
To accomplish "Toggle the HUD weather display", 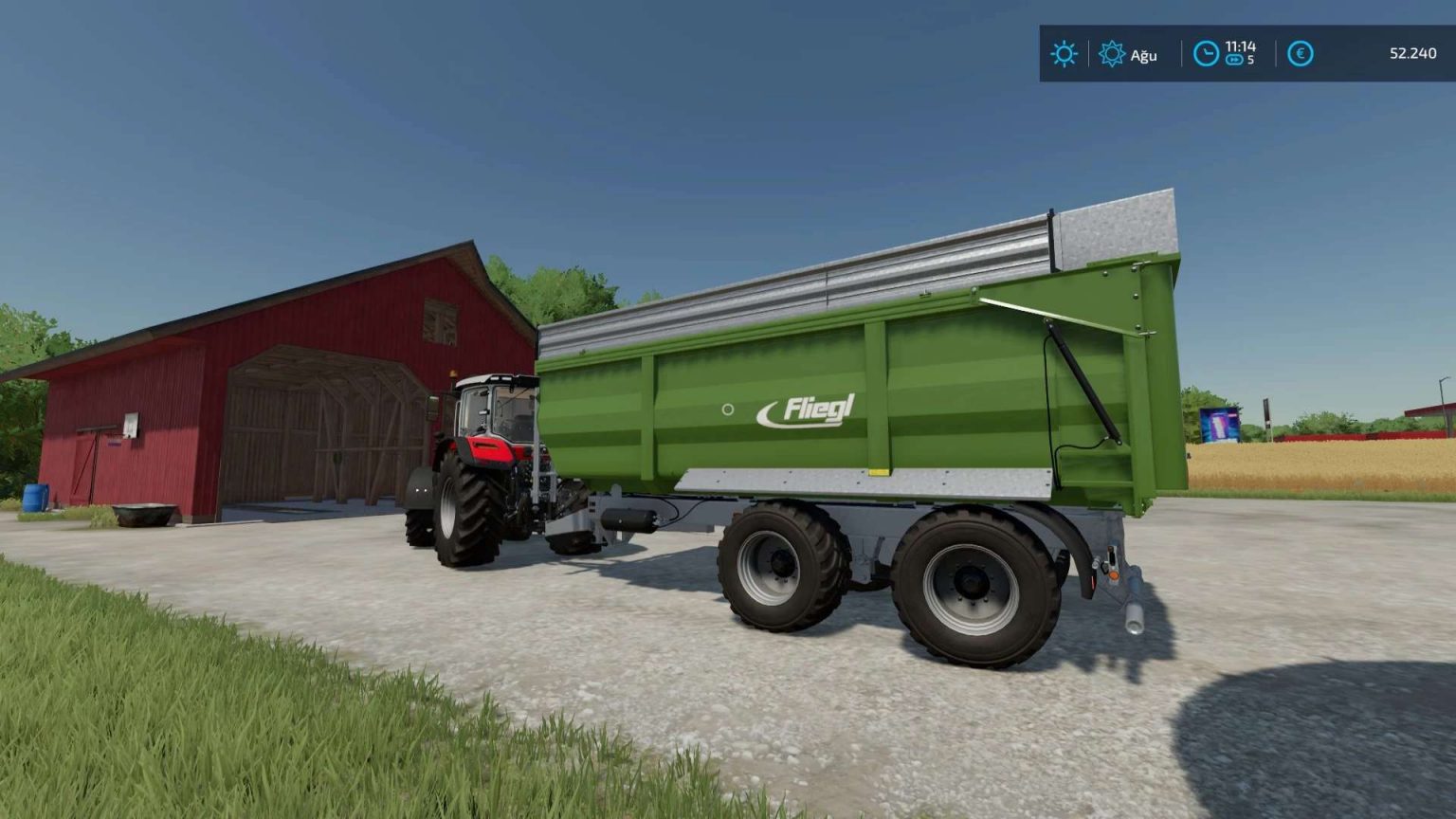I will [1064, 54].
